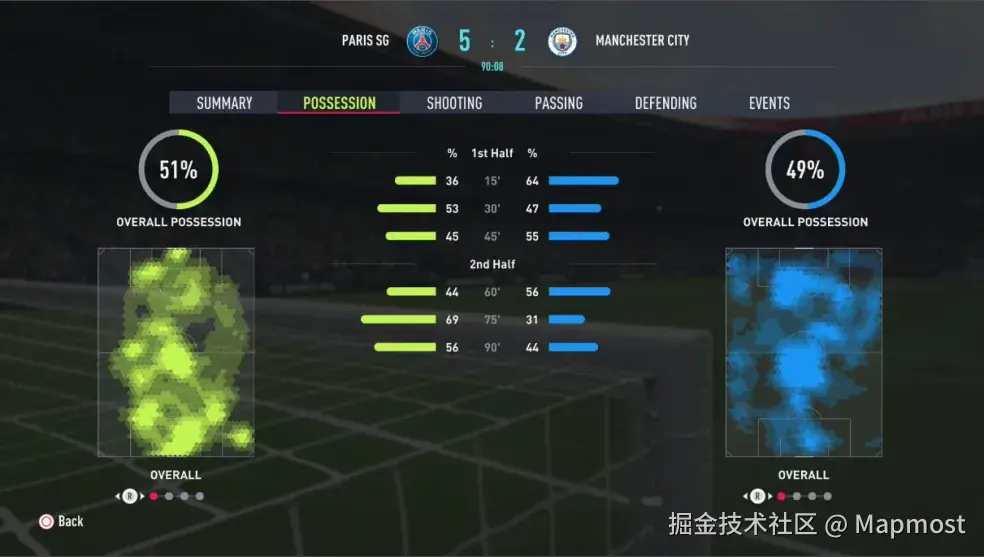Go back using the Back button
This screenshot has width=984, height=557.
(x=61, y=521)
